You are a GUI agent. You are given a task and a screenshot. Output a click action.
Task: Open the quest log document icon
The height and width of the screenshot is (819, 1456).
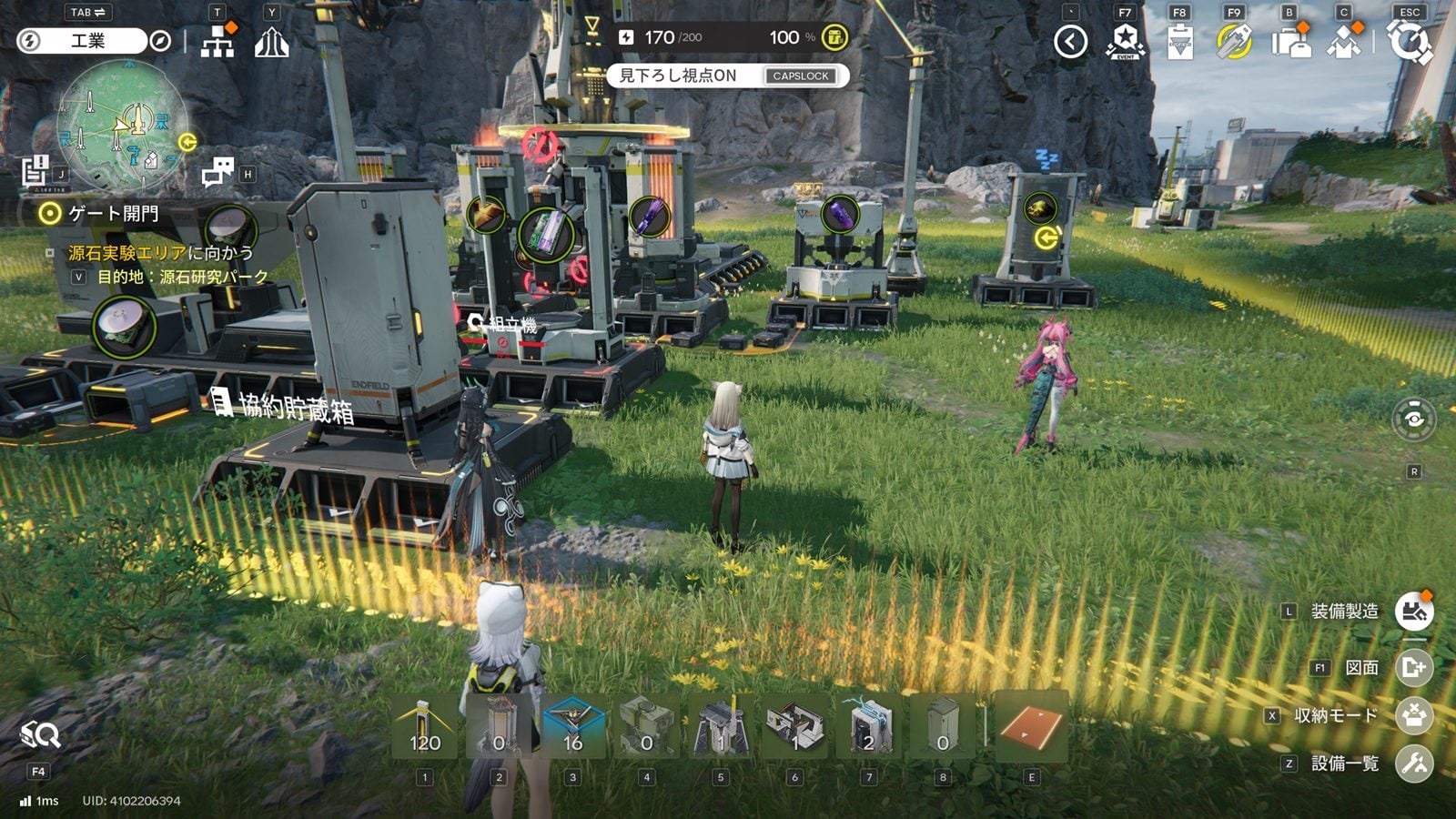pyautogui.click(x=35, y=170)
